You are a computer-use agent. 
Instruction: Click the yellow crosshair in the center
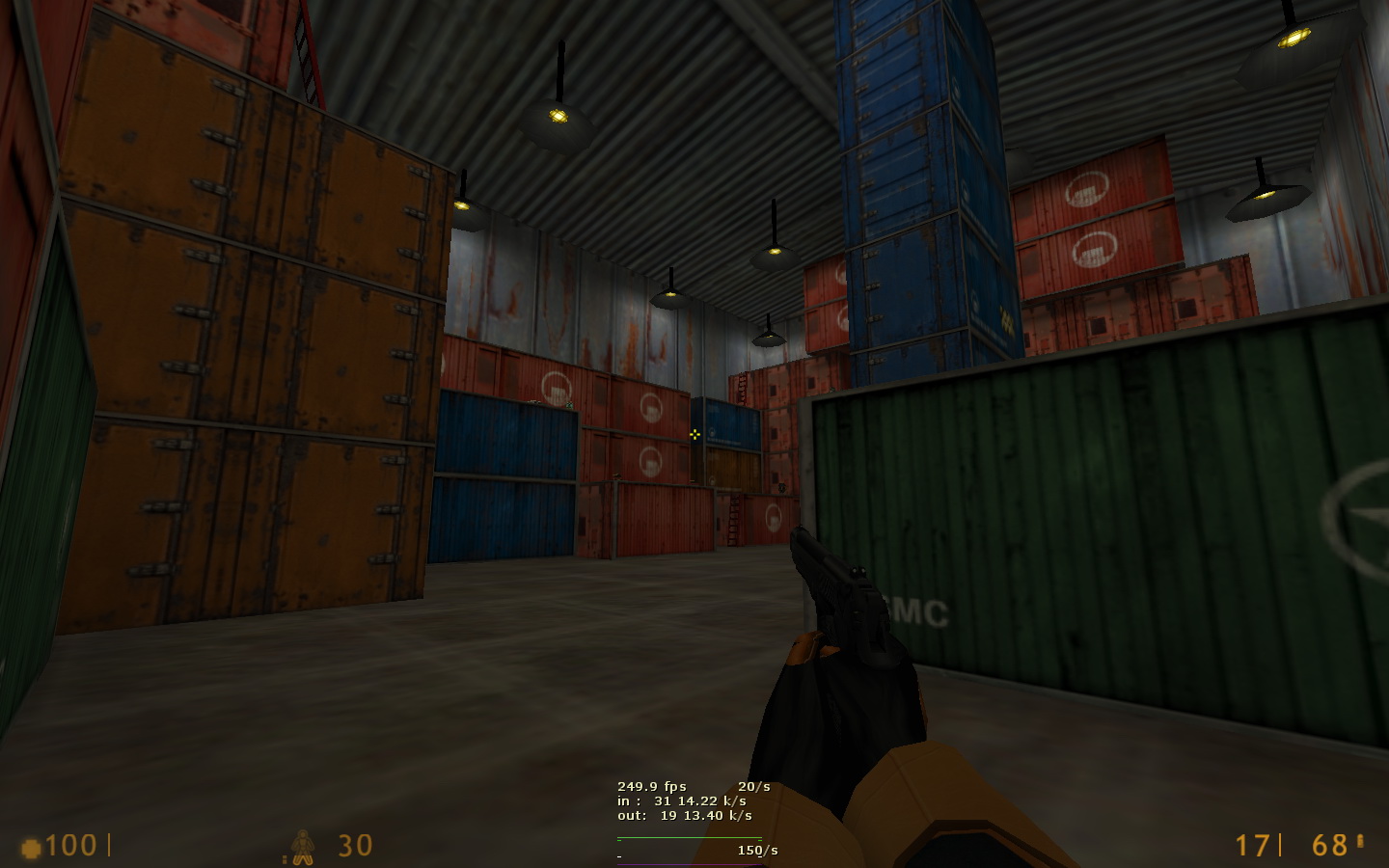[x=696, y=435]
